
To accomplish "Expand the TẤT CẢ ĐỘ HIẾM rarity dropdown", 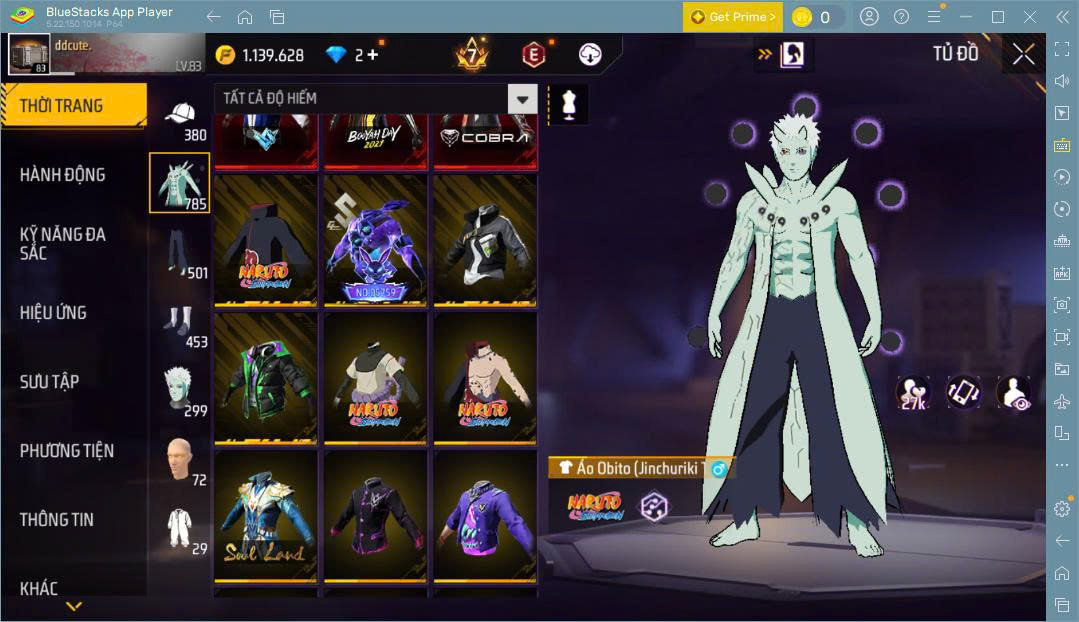I will point(522,98).
